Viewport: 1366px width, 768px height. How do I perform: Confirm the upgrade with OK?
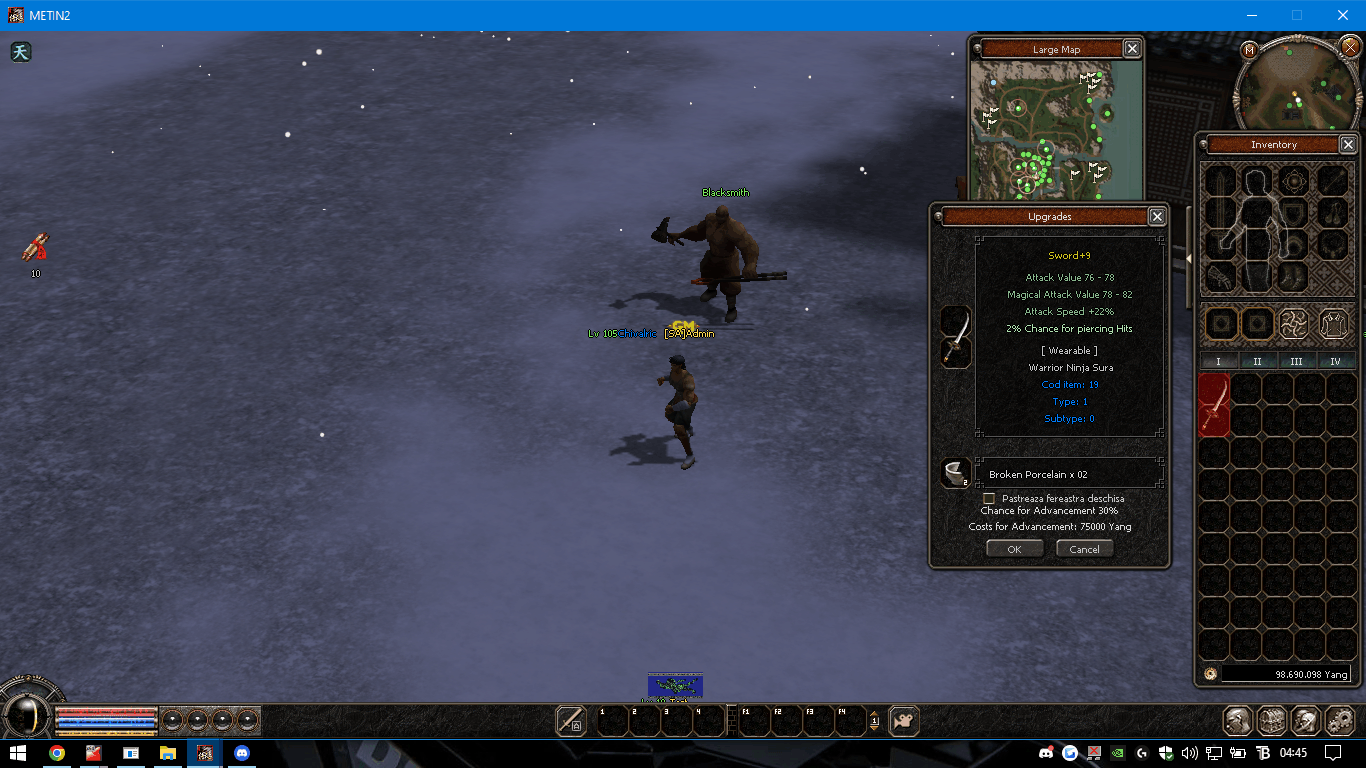[1014, 549]
